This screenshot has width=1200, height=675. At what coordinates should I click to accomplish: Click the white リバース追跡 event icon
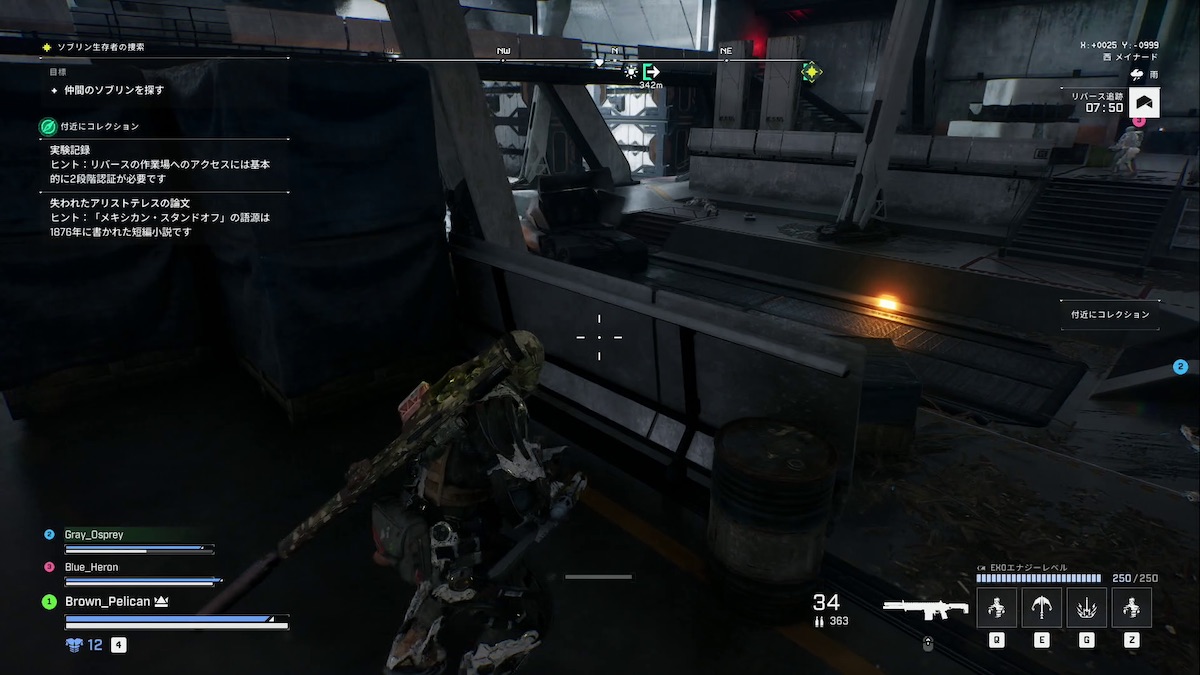1144,101
